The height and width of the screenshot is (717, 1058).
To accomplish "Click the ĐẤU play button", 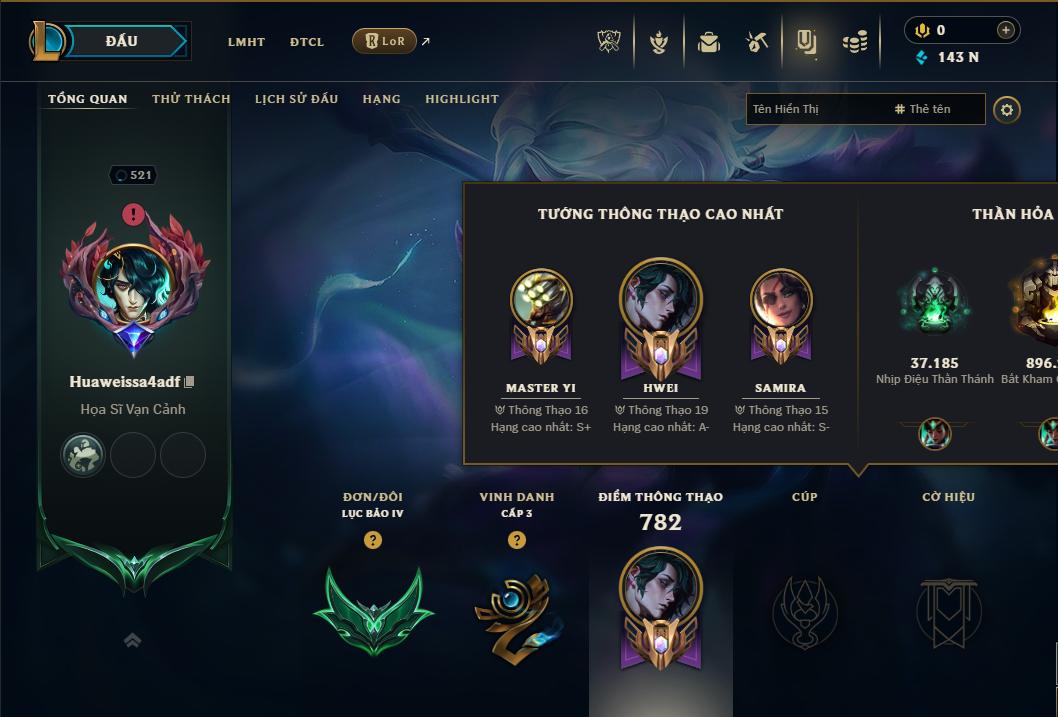I will [x=122, y=41].
